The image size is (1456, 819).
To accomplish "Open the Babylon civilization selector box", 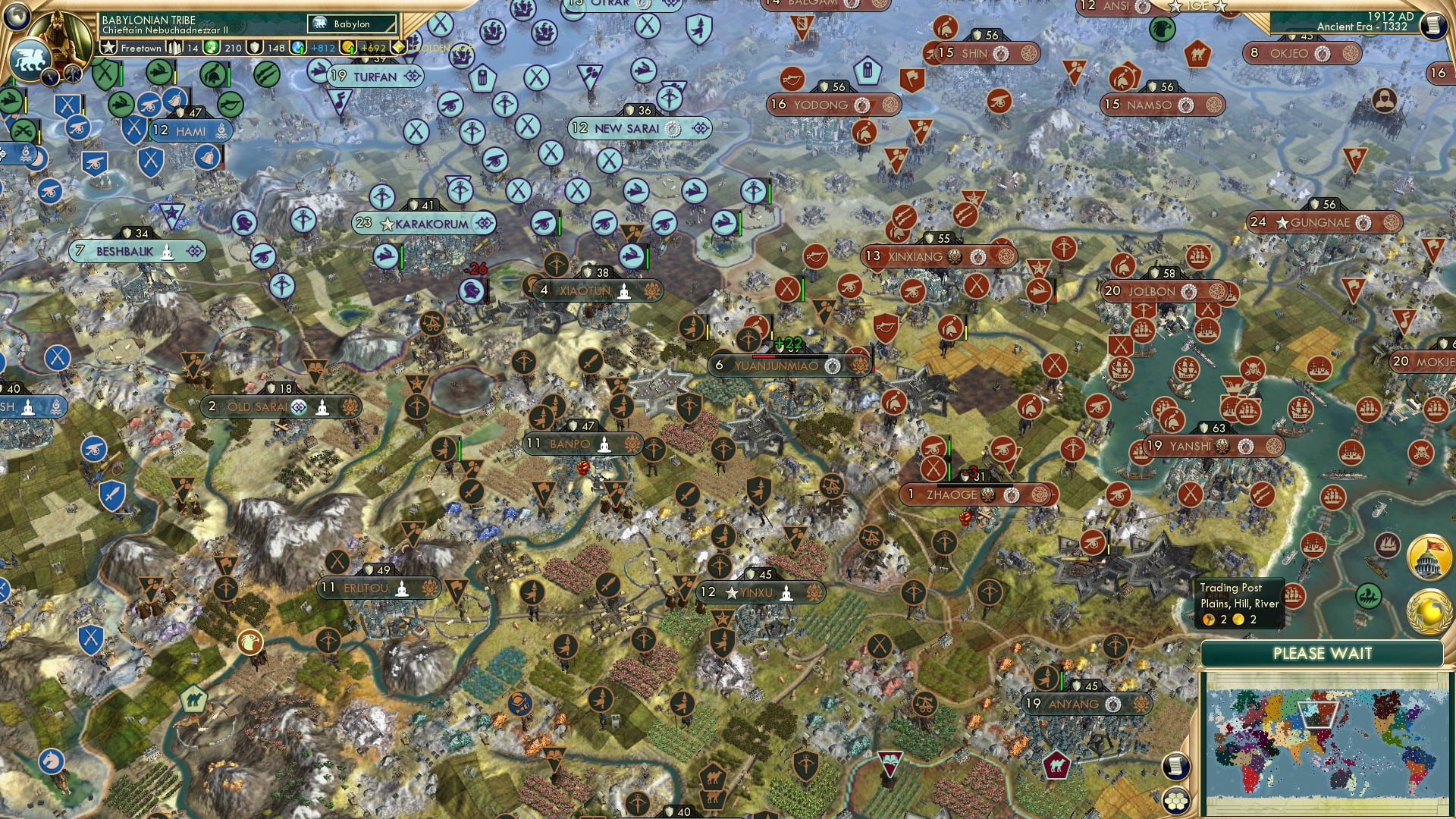I will (350, 24).
